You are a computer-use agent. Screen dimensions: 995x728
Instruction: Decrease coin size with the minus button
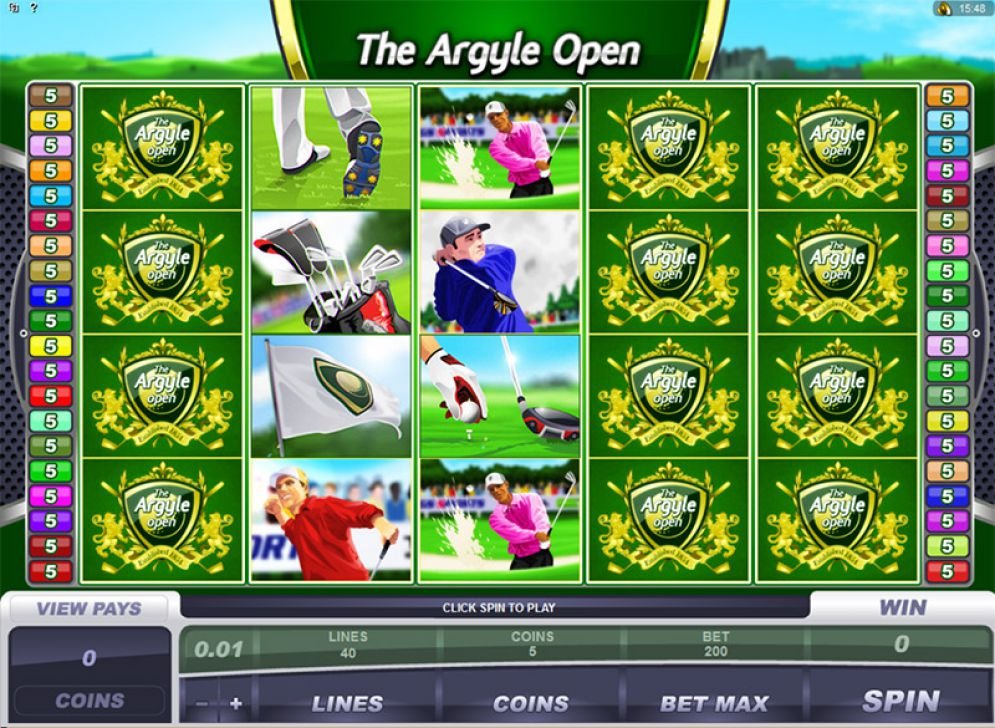(x=203, y=703)
